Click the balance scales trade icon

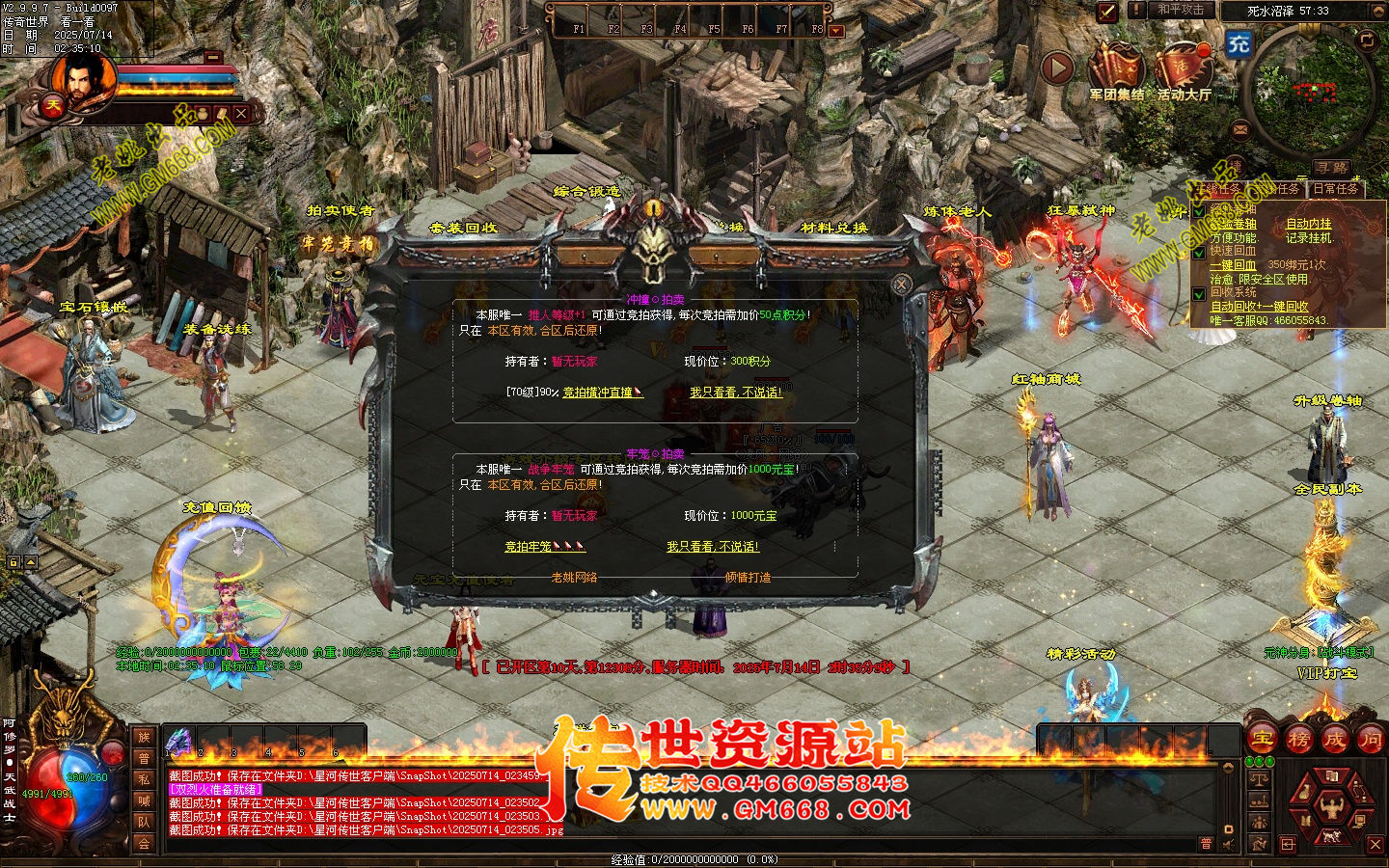click(x=1259, y=779)
